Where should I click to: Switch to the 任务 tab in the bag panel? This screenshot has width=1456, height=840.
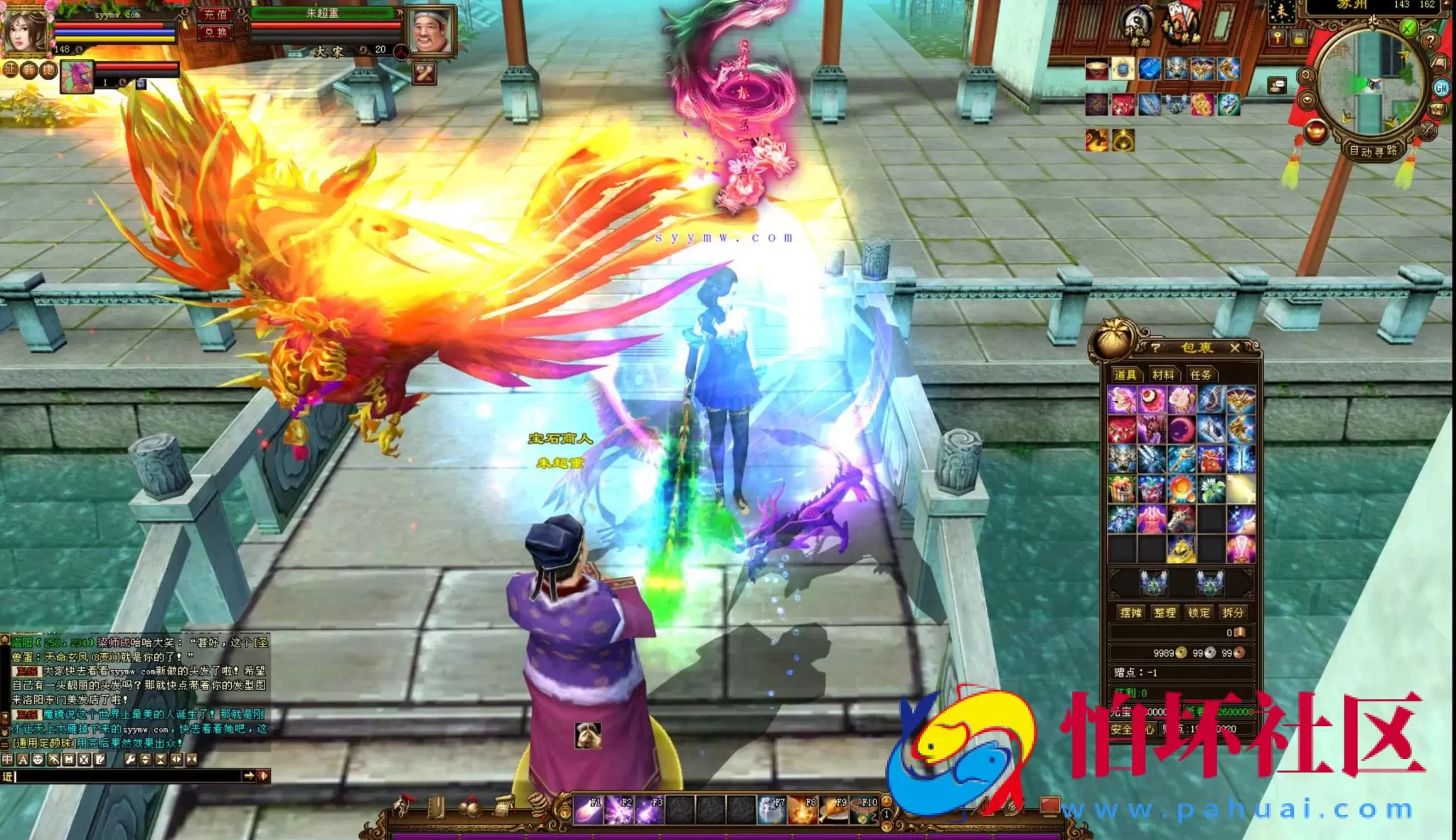pos(1201,375)
